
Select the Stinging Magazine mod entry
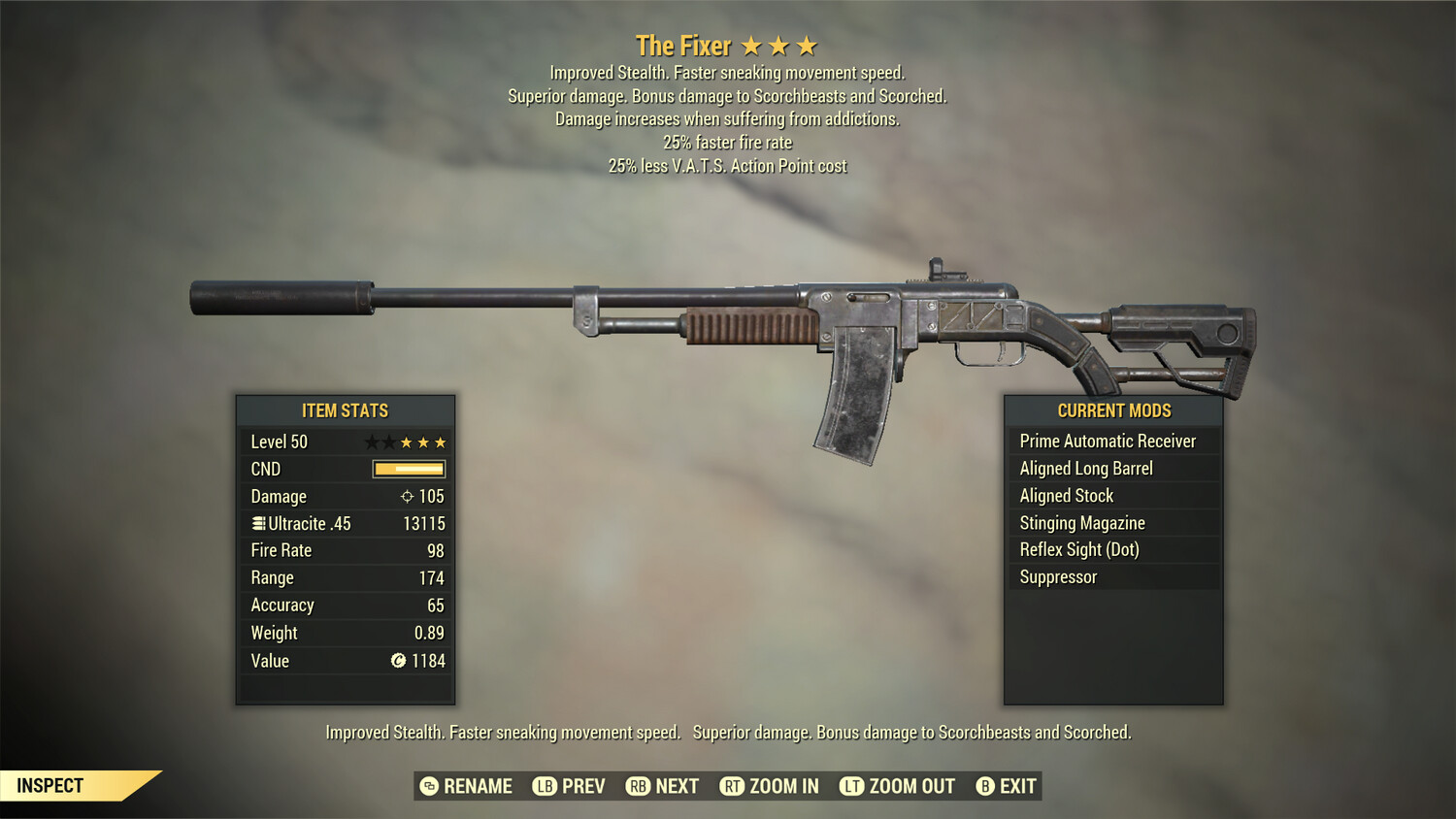pos(1080,522)
